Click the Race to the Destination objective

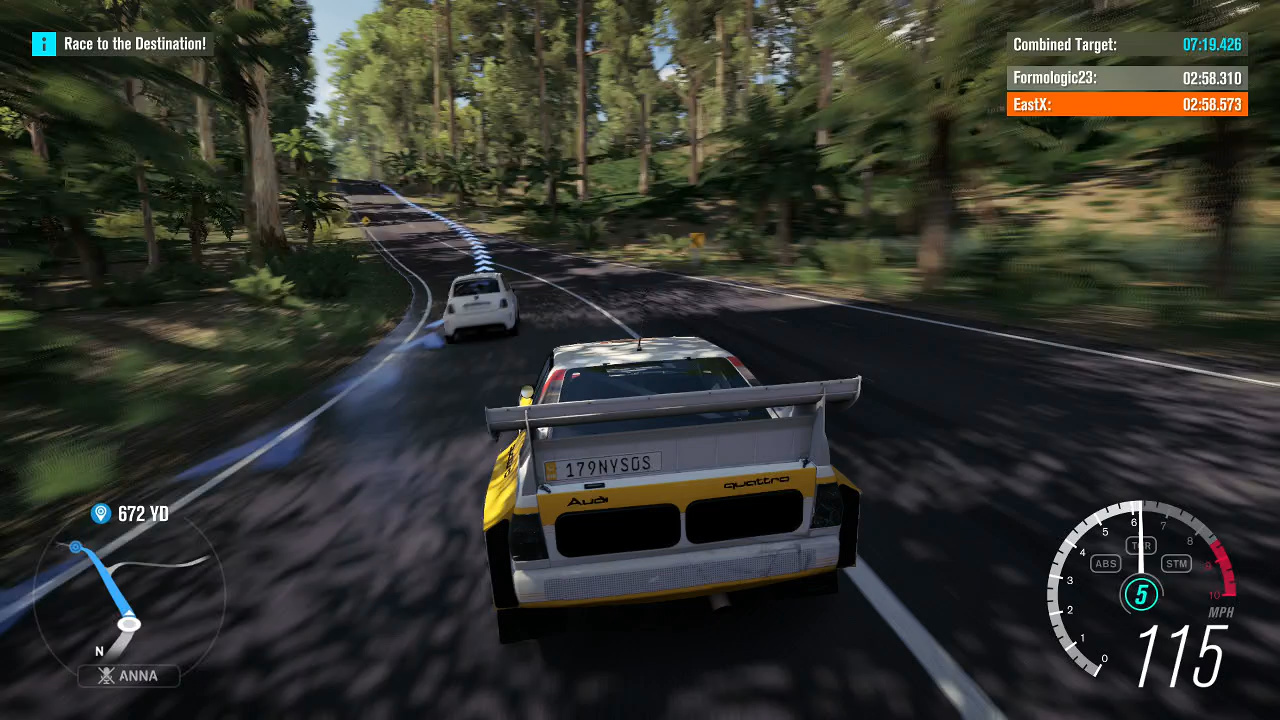pyautogui.click(x=135, y=44)
